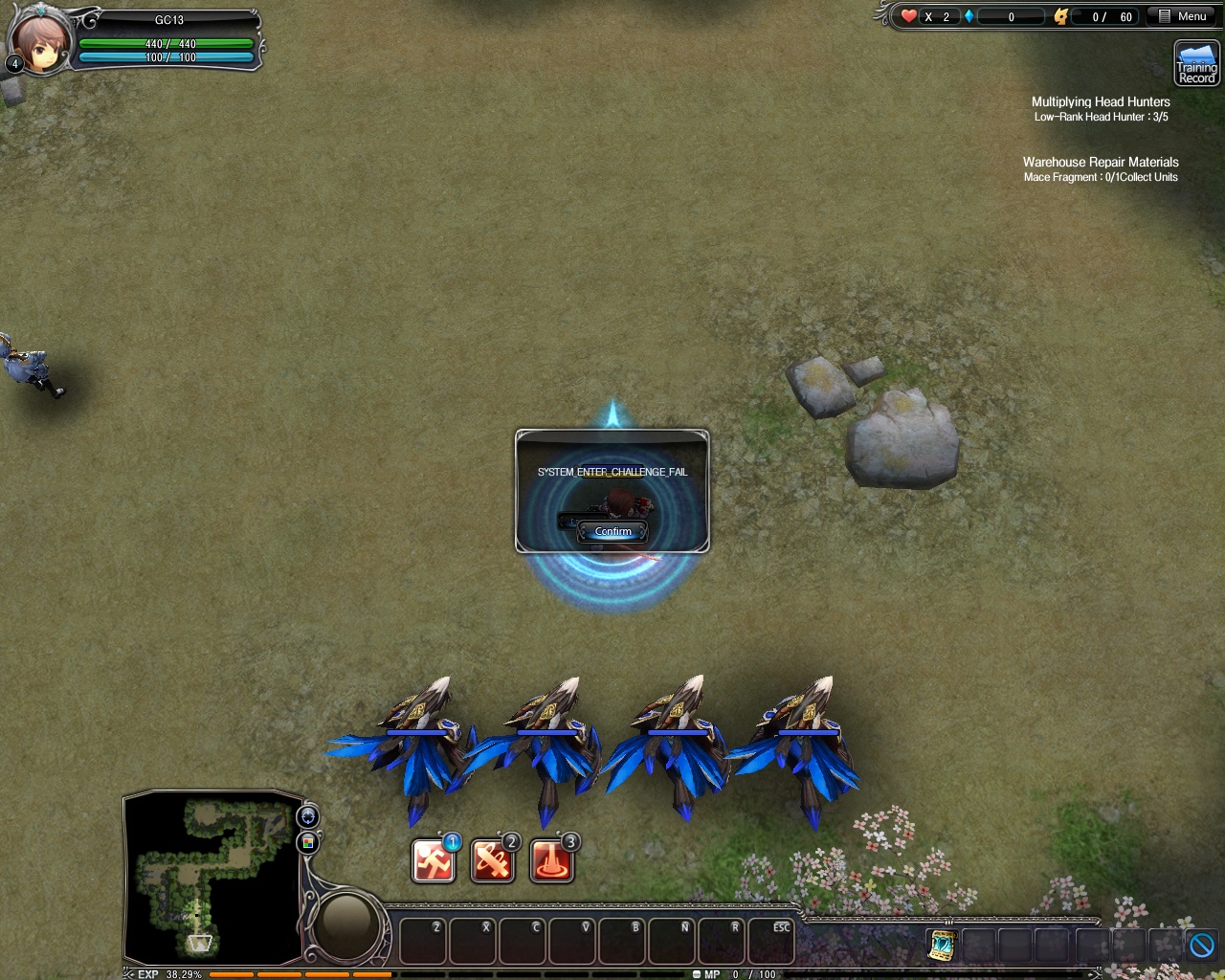Image resolution: width=1225 pixels, height=980 pixels.
Task: Select the scroll item slot
Action: pos(942,945)
